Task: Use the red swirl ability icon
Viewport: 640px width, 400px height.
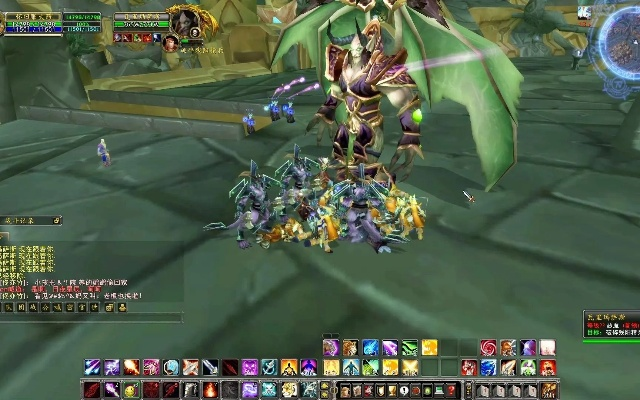Action: pyautogui.click(x=488, y=348)
